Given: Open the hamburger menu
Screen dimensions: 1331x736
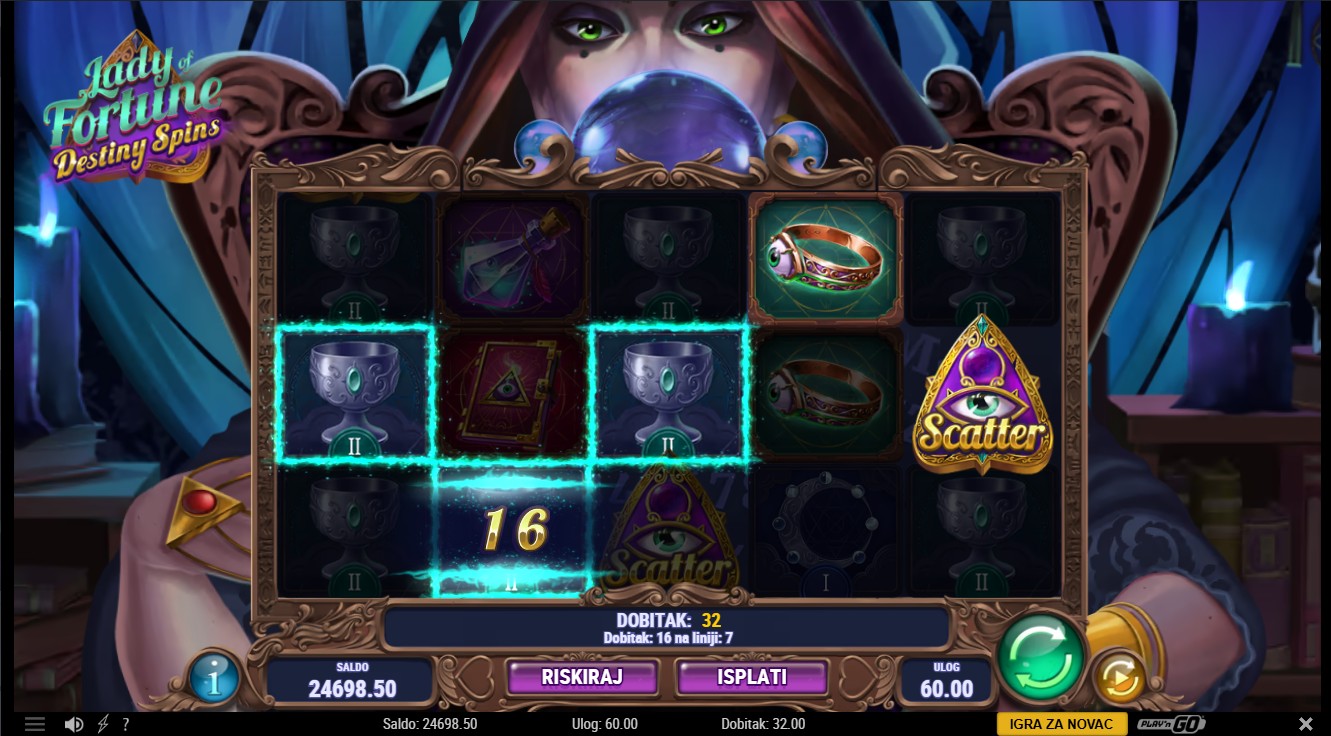Looking at the screenshot, I should 35,724.
